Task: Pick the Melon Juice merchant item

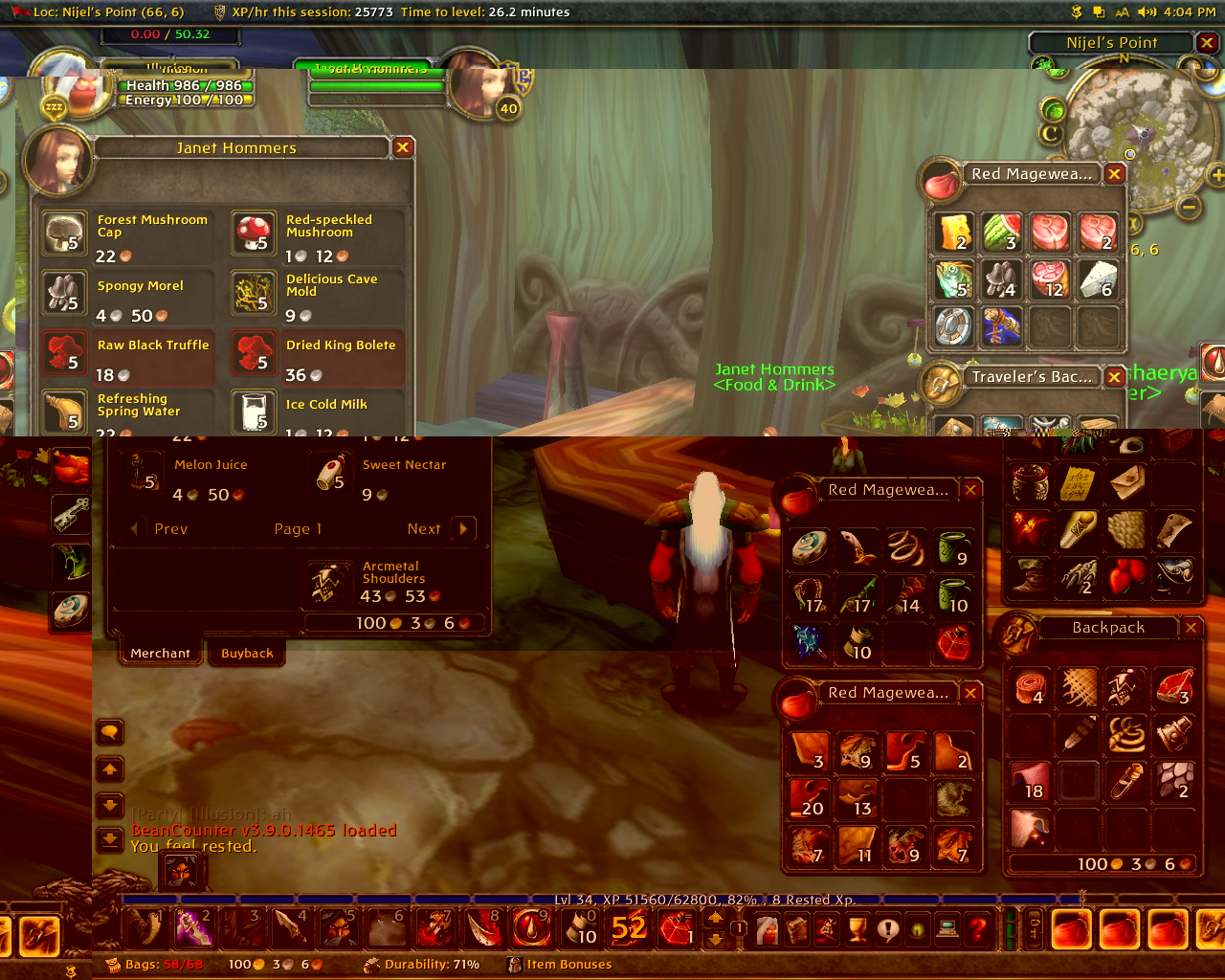Action: [x=143, y=473]
